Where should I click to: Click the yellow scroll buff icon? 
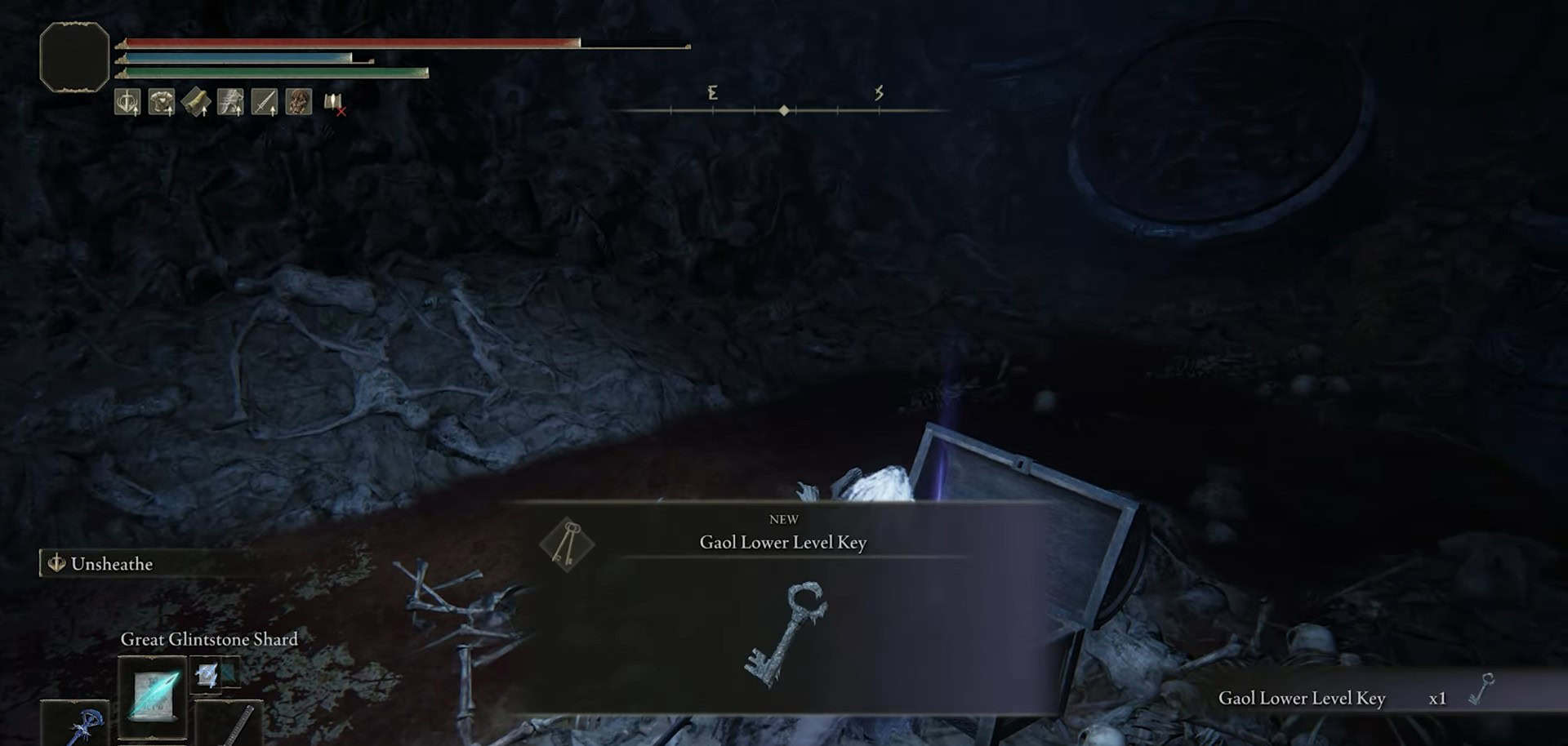196,102
